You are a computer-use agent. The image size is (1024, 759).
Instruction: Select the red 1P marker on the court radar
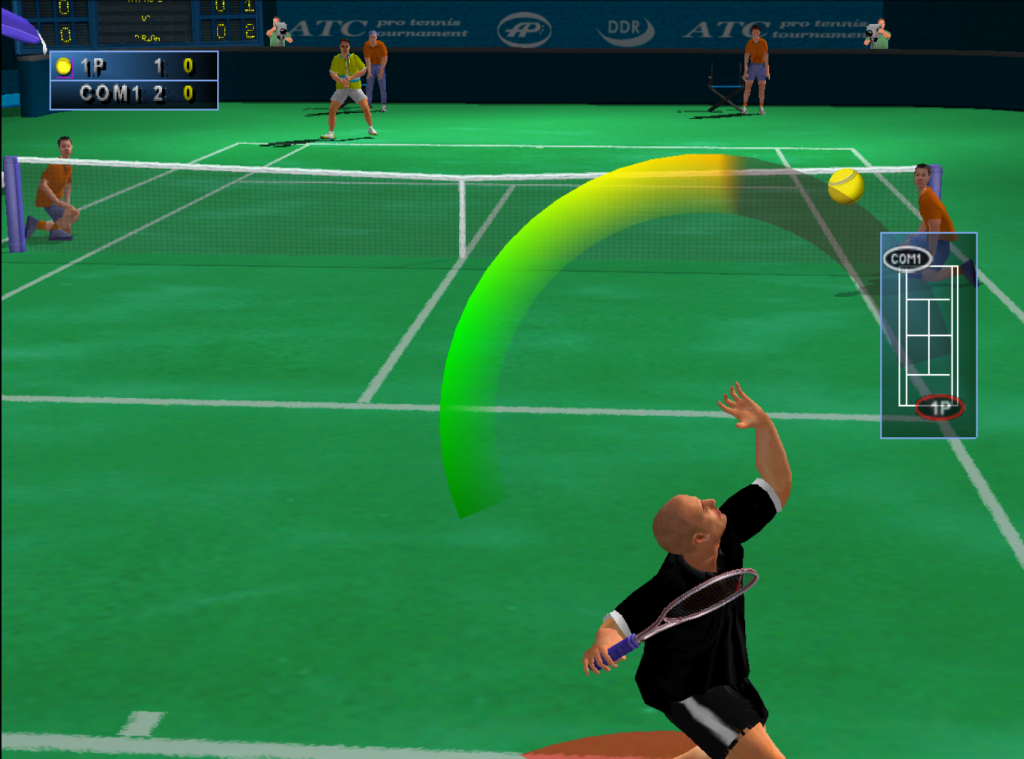coord(939,407)
